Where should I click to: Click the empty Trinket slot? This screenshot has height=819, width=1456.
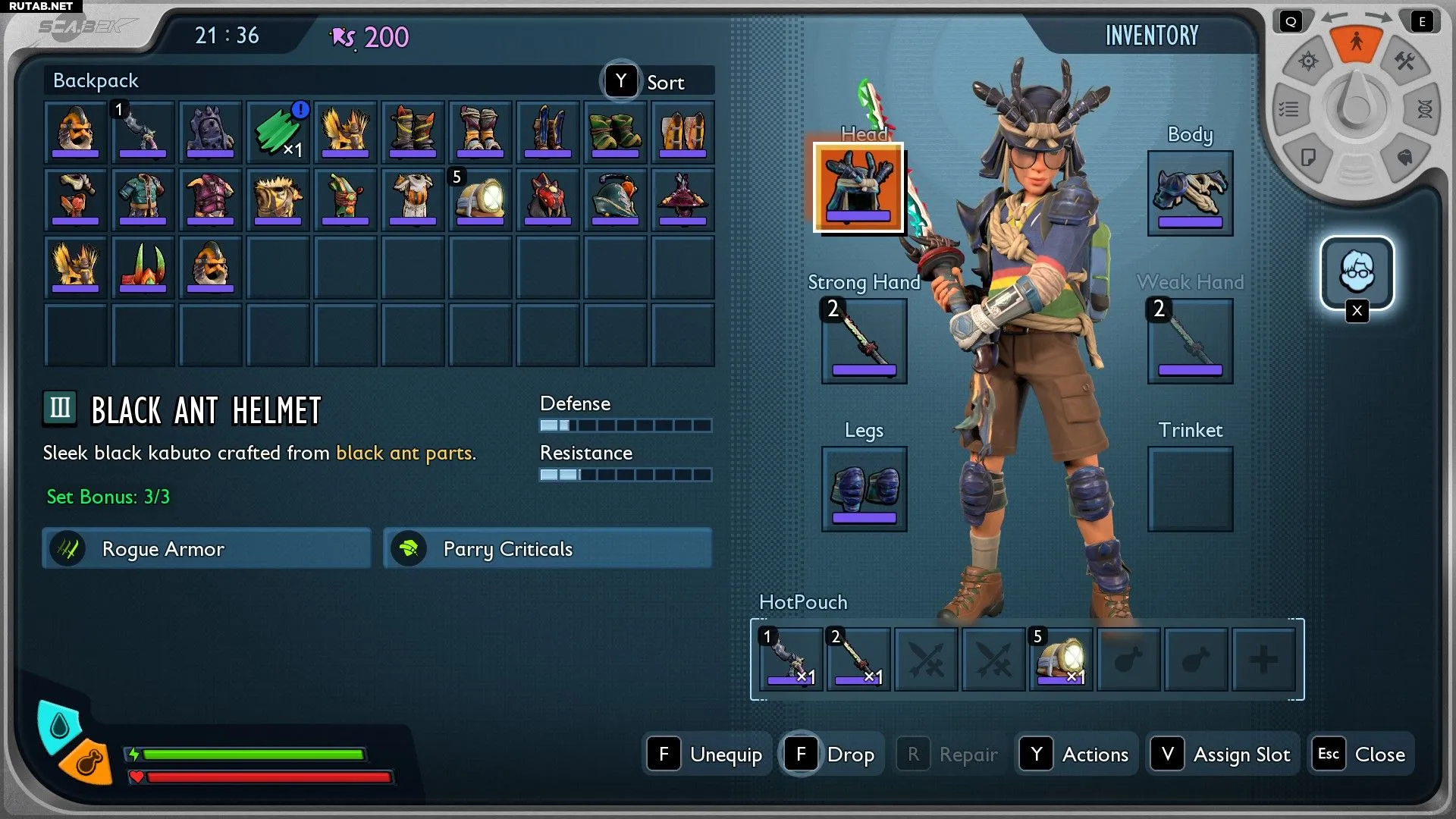pyautogui.click(x=1189, y=489)
